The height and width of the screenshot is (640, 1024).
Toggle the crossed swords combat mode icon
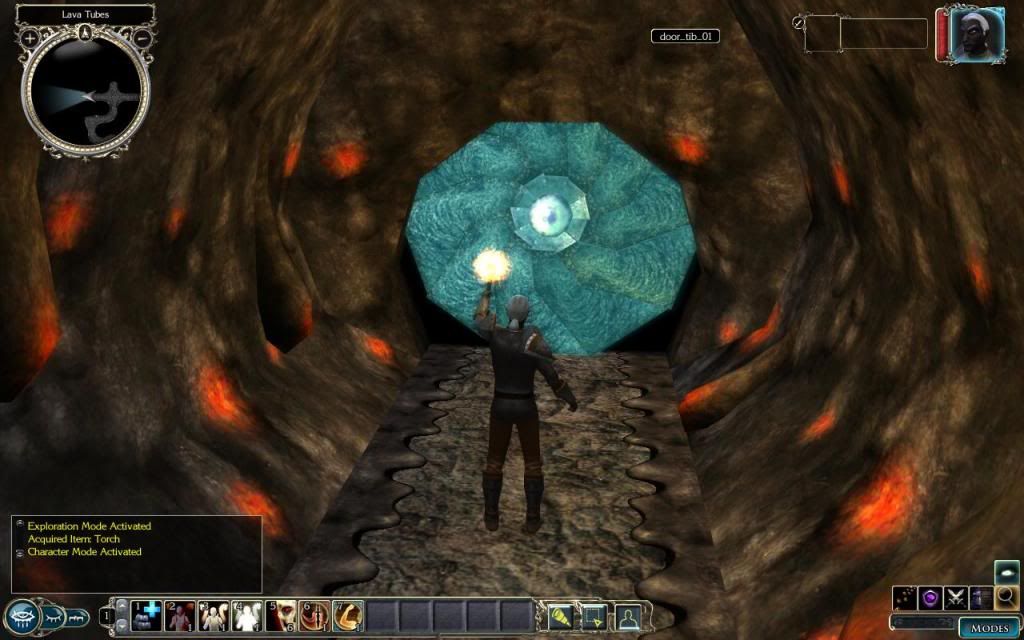coord(955,599)
